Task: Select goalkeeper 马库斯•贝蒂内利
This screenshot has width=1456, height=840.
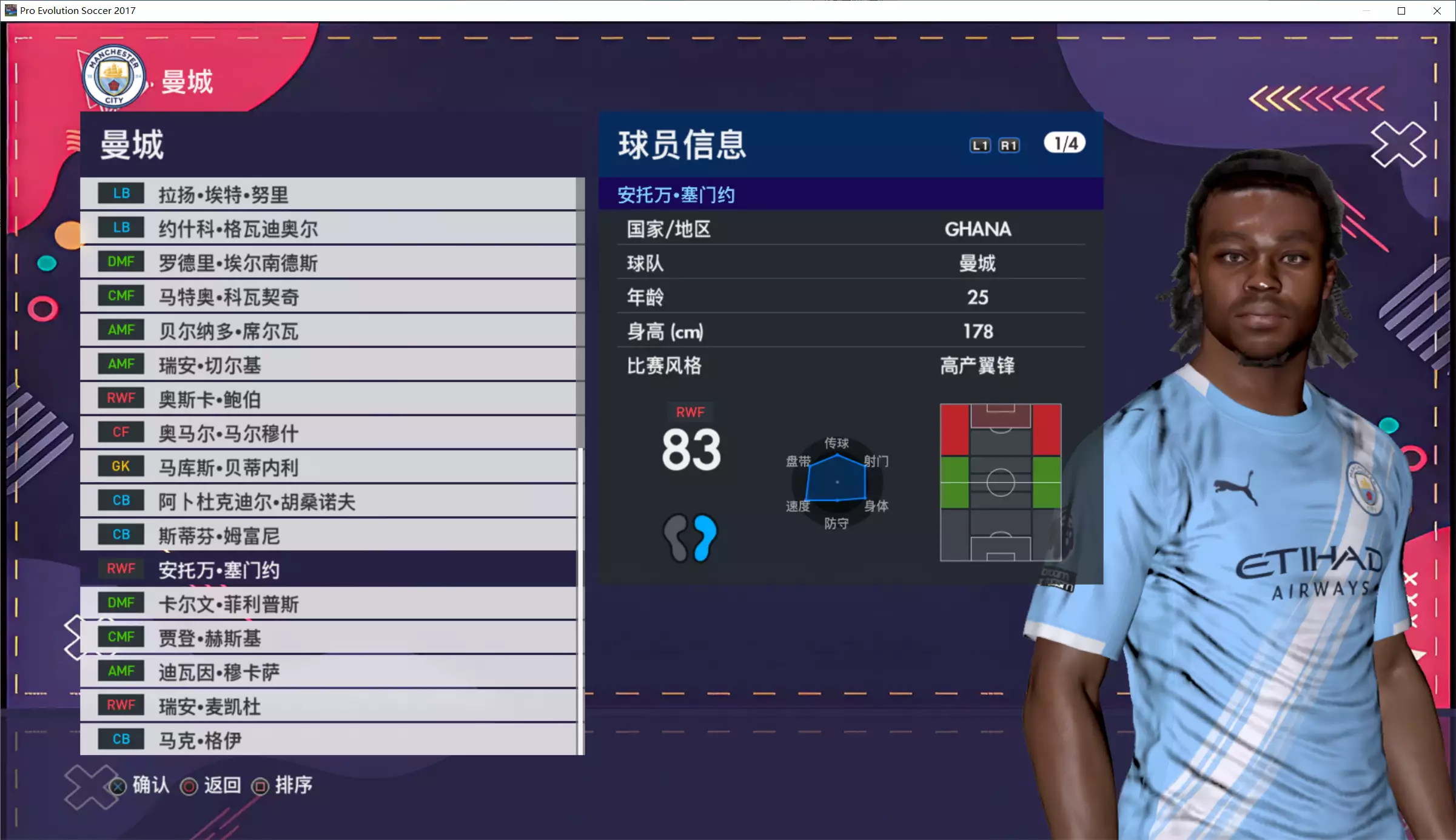Action: coord(327,467)
